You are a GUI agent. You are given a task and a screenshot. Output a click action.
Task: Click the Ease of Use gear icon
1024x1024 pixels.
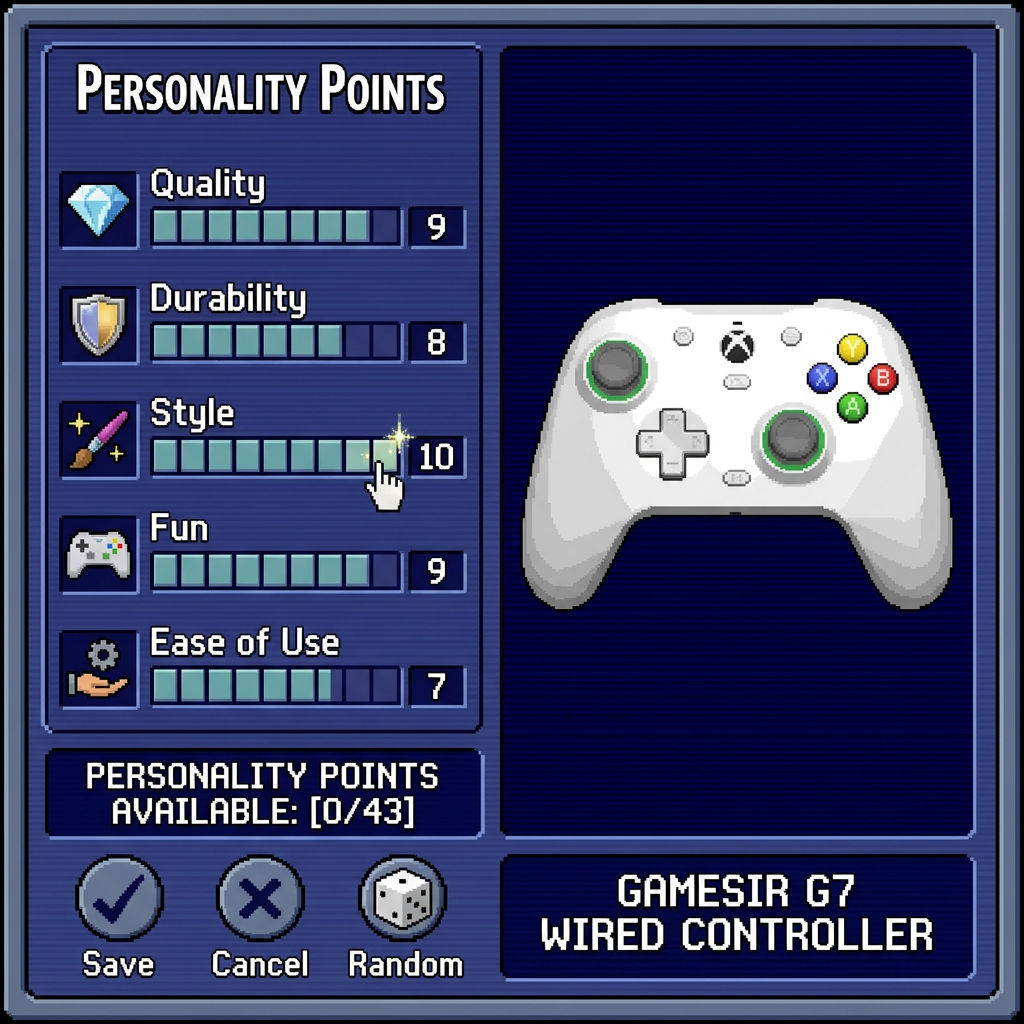98,669
